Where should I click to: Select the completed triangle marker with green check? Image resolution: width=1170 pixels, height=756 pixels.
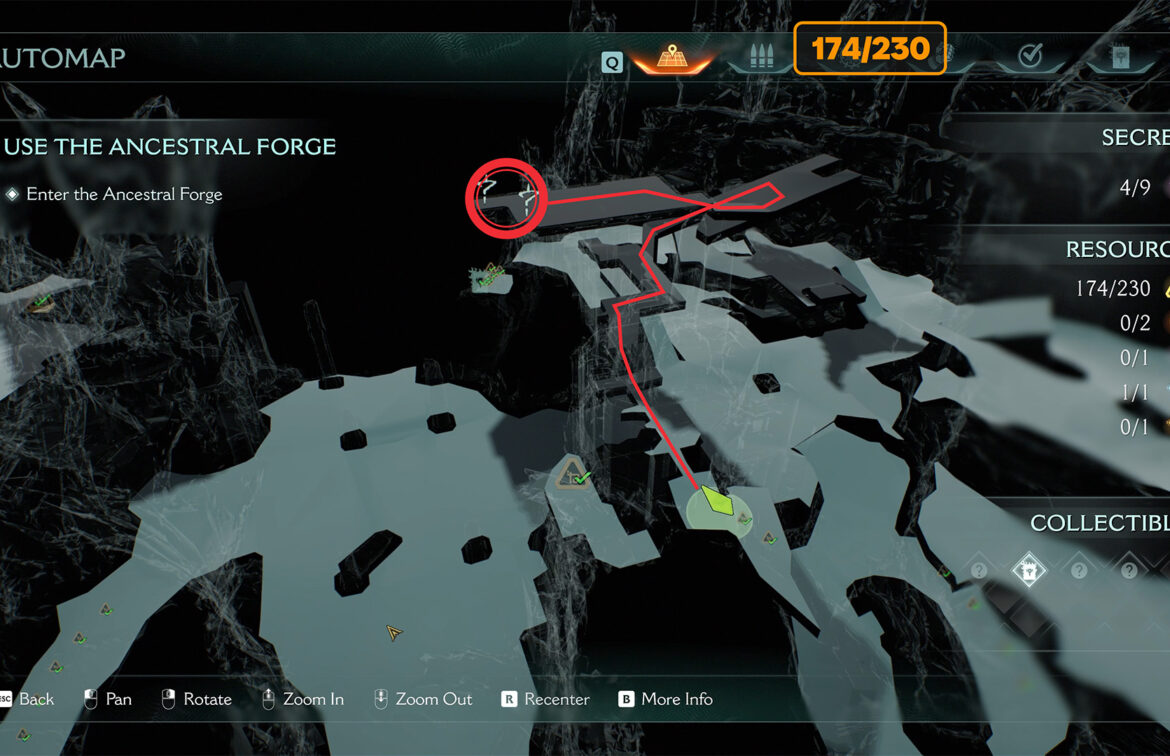(574, 474)
